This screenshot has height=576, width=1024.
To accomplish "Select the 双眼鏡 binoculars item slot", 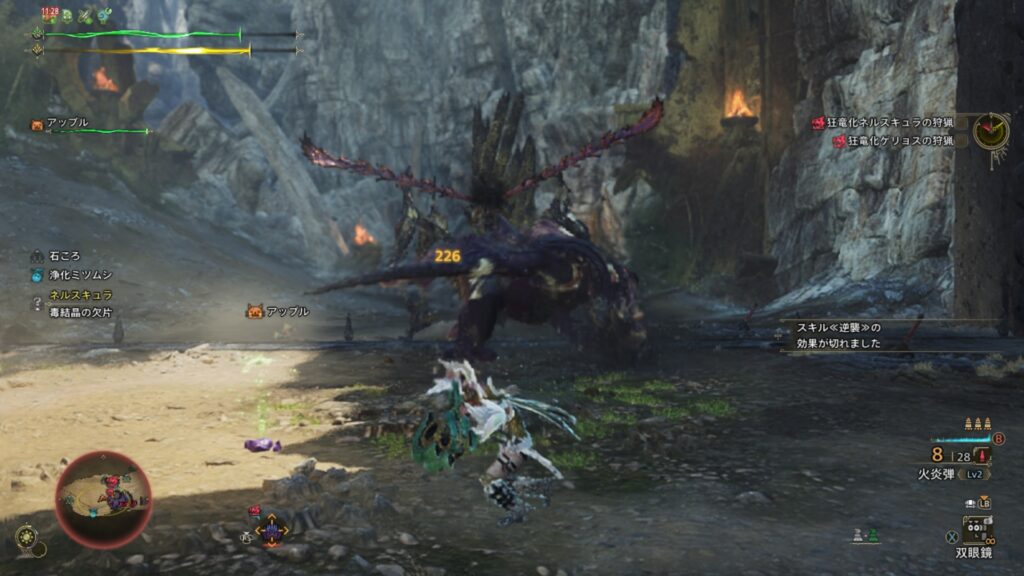I will 976,528.
